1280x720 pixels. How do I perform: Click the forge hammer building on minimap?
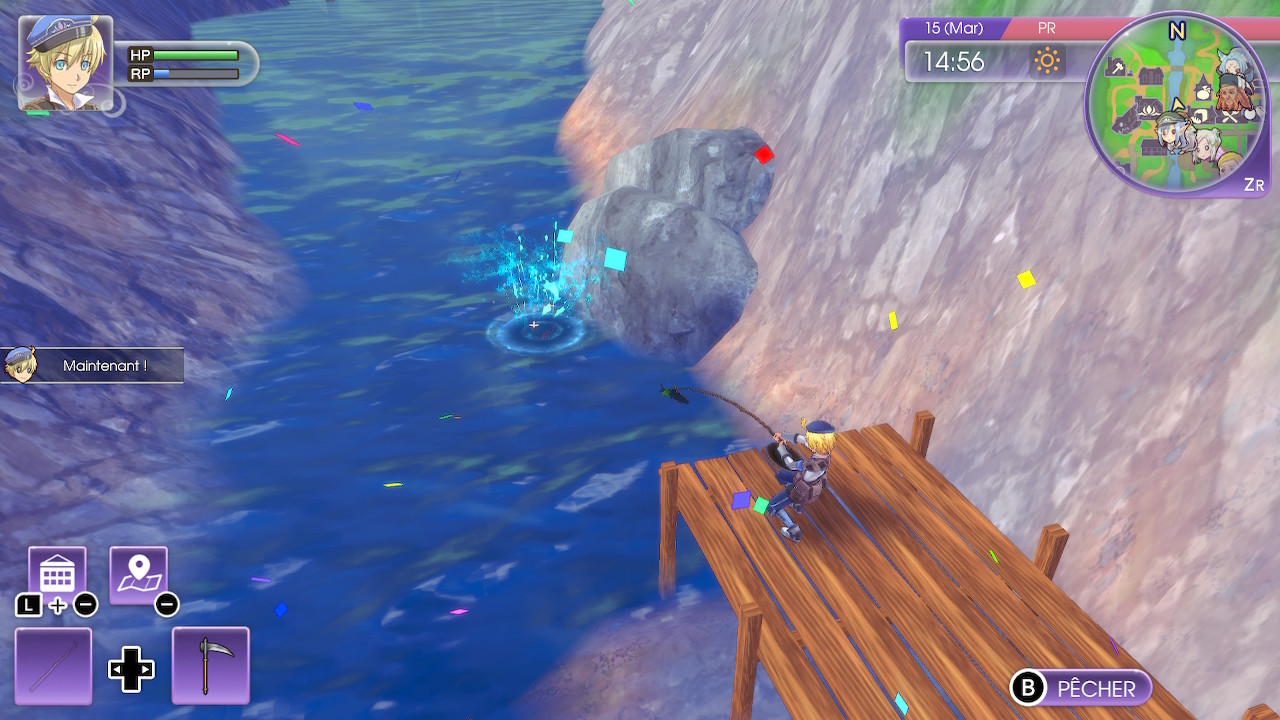[x=1116, y=68]
